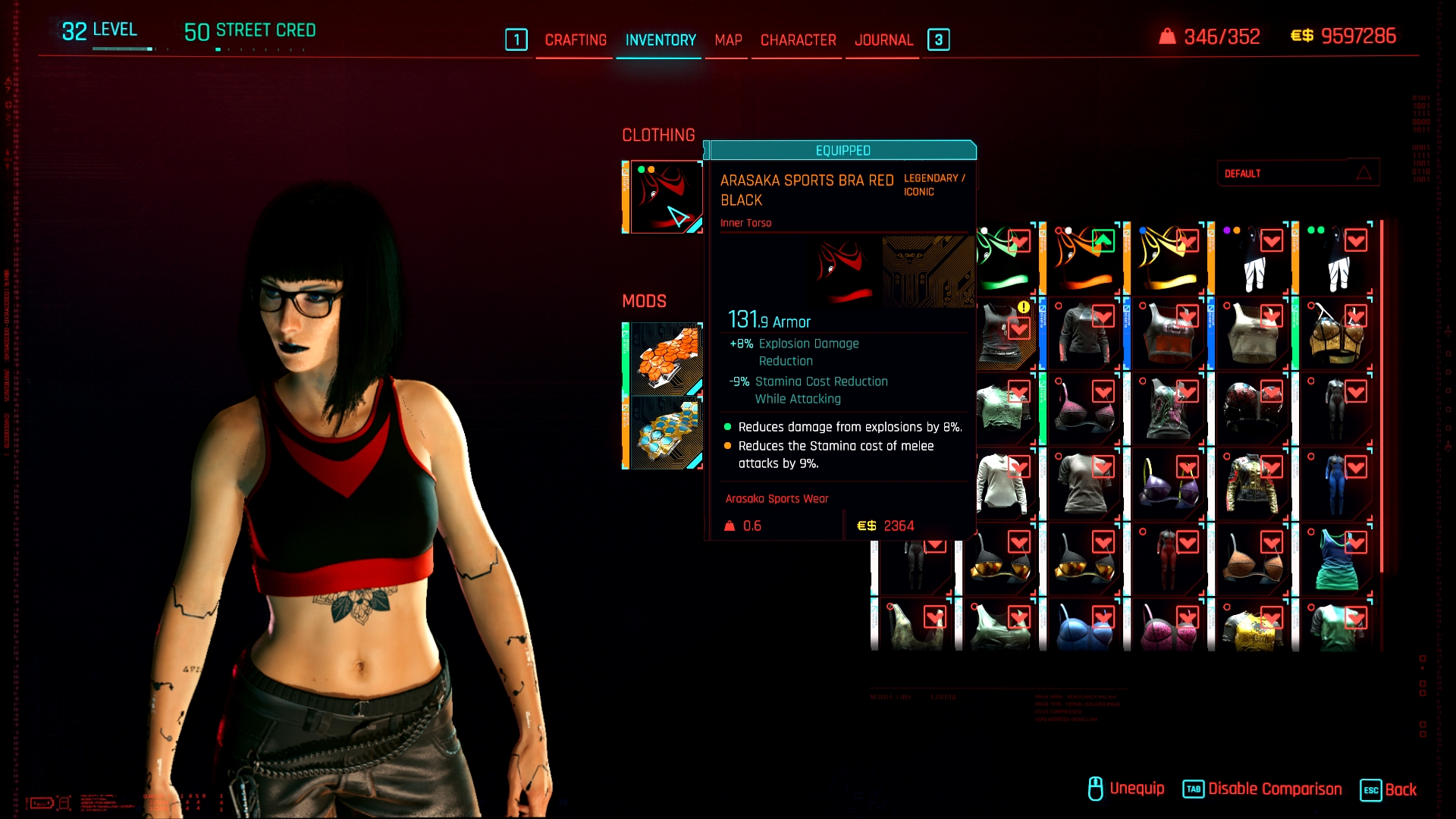
Task: Switch to the Inventory tab
Action: click(x=661, y=40)
